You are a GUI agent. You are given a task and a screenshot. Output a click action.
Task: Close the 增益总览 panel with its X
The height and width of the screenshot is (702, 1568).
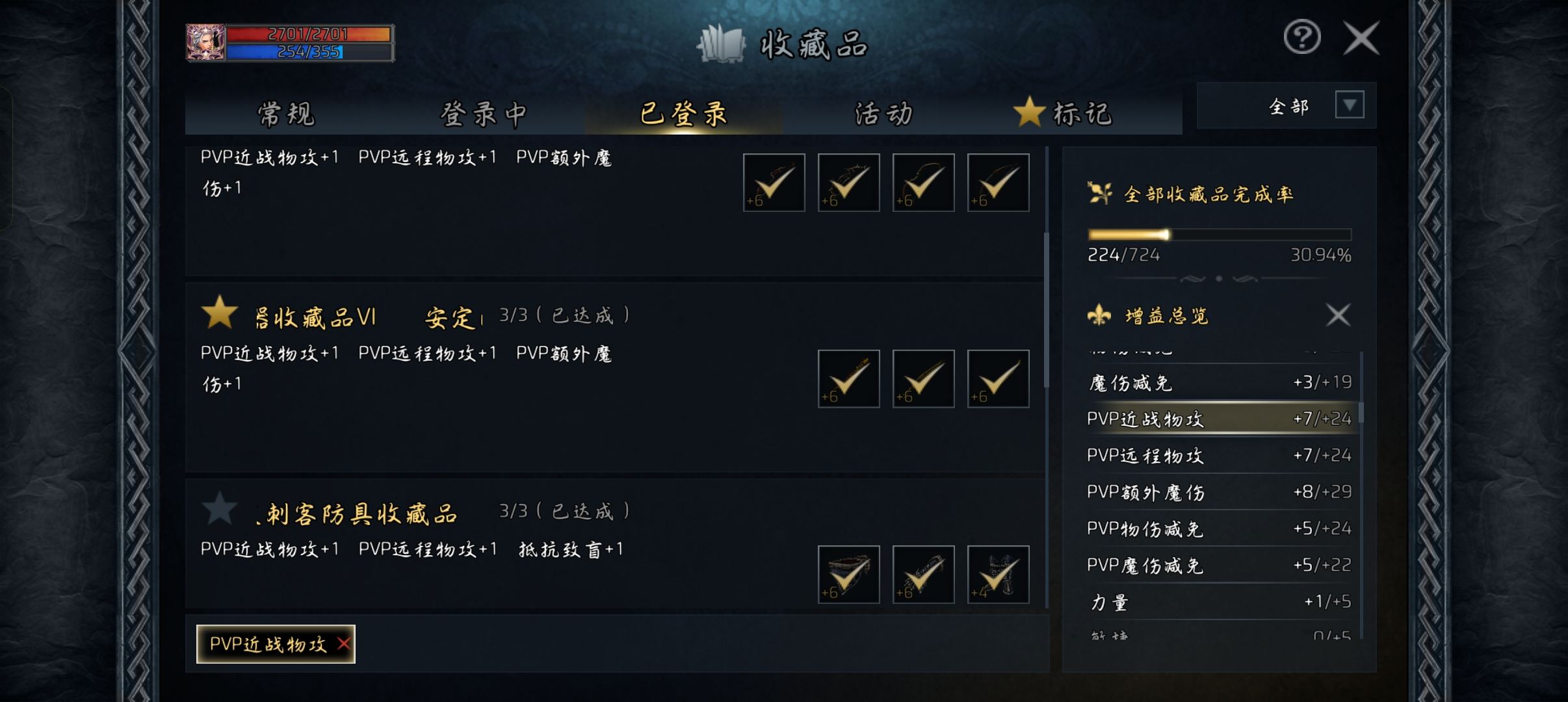click(x=1338, y=316)
